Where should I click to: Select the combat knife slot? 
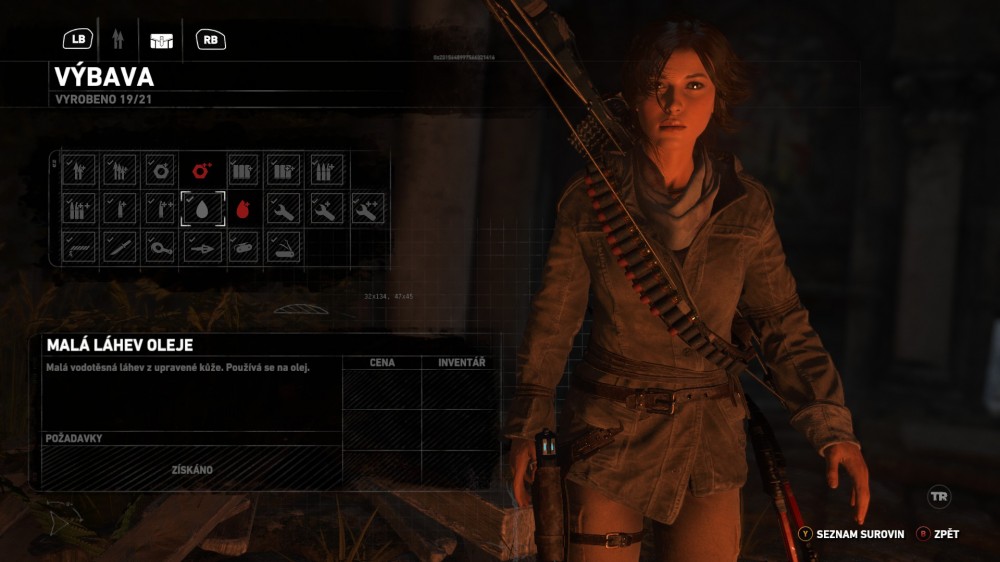pos(121,246)
